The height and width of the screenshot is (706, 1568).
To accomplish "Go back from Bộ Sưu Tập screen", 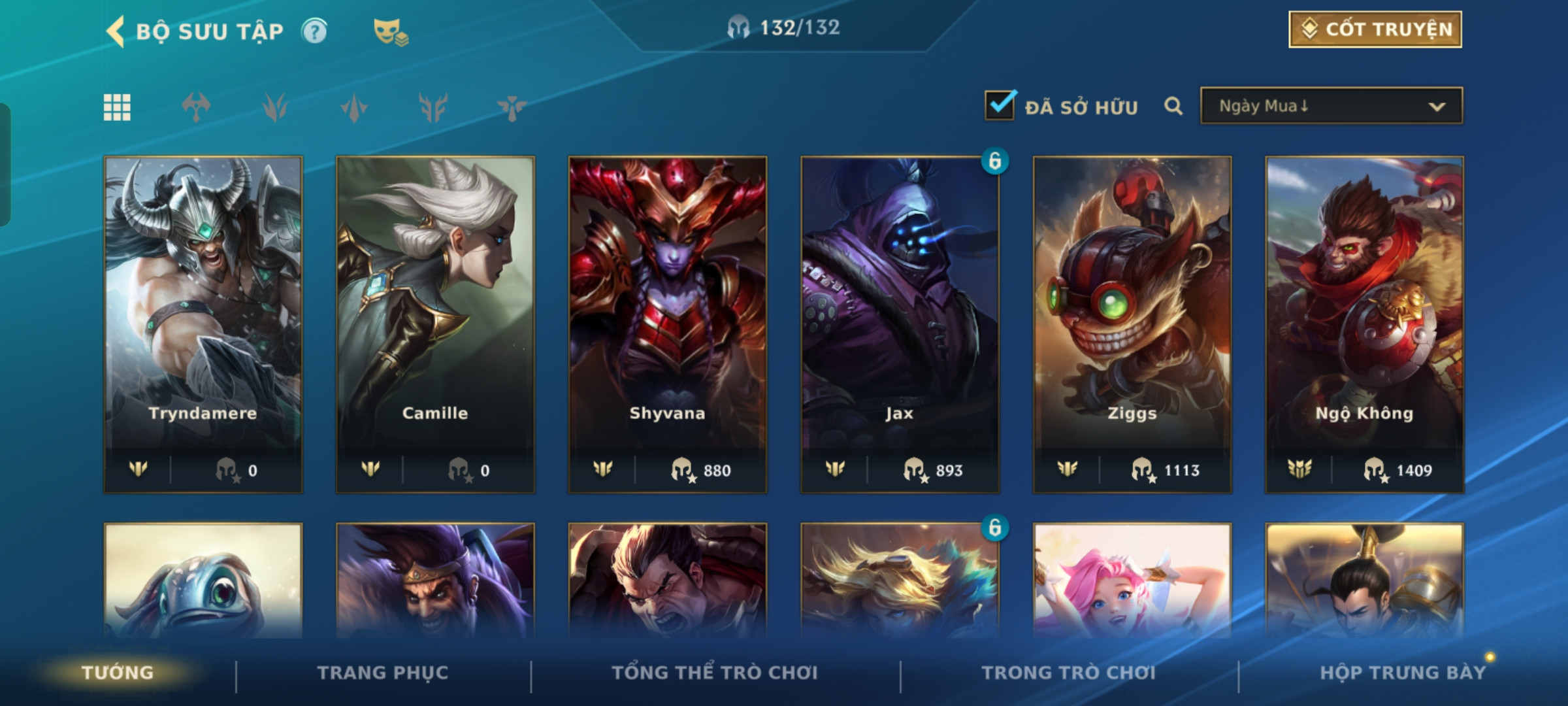I will tap(116, 31).
